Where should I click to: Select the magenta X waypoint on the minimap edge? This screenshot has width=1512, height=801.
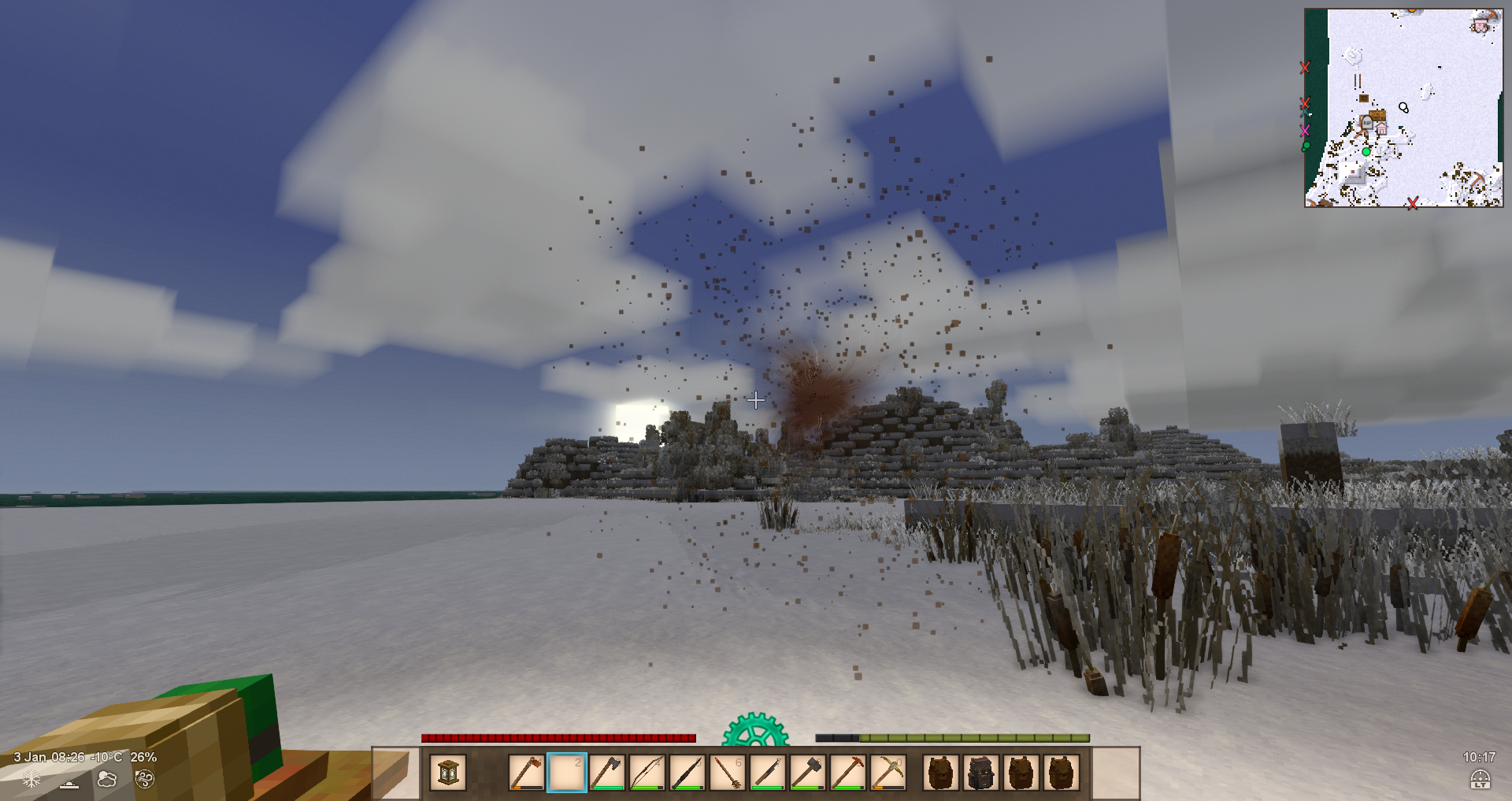pyautogui.click(x=1305, y=130)
